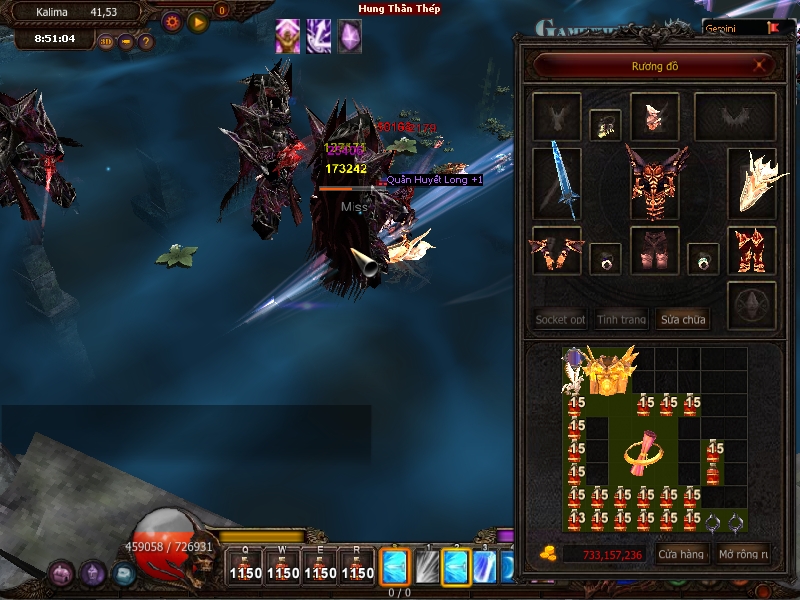
Task: Open the Cửa hàng shop
Action: point(681,554)
